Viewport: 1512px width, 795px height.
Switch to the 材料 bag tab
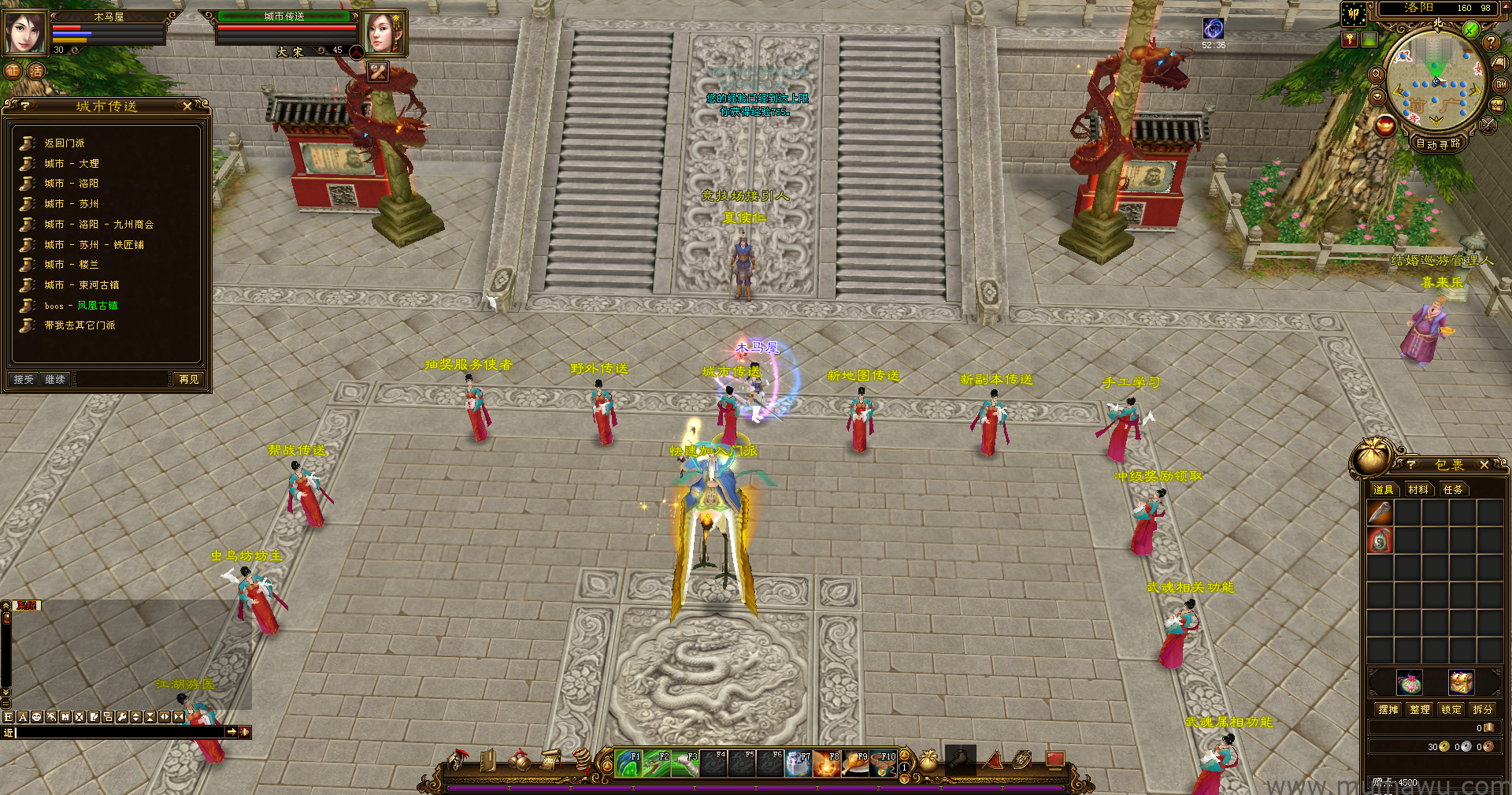1418,490
